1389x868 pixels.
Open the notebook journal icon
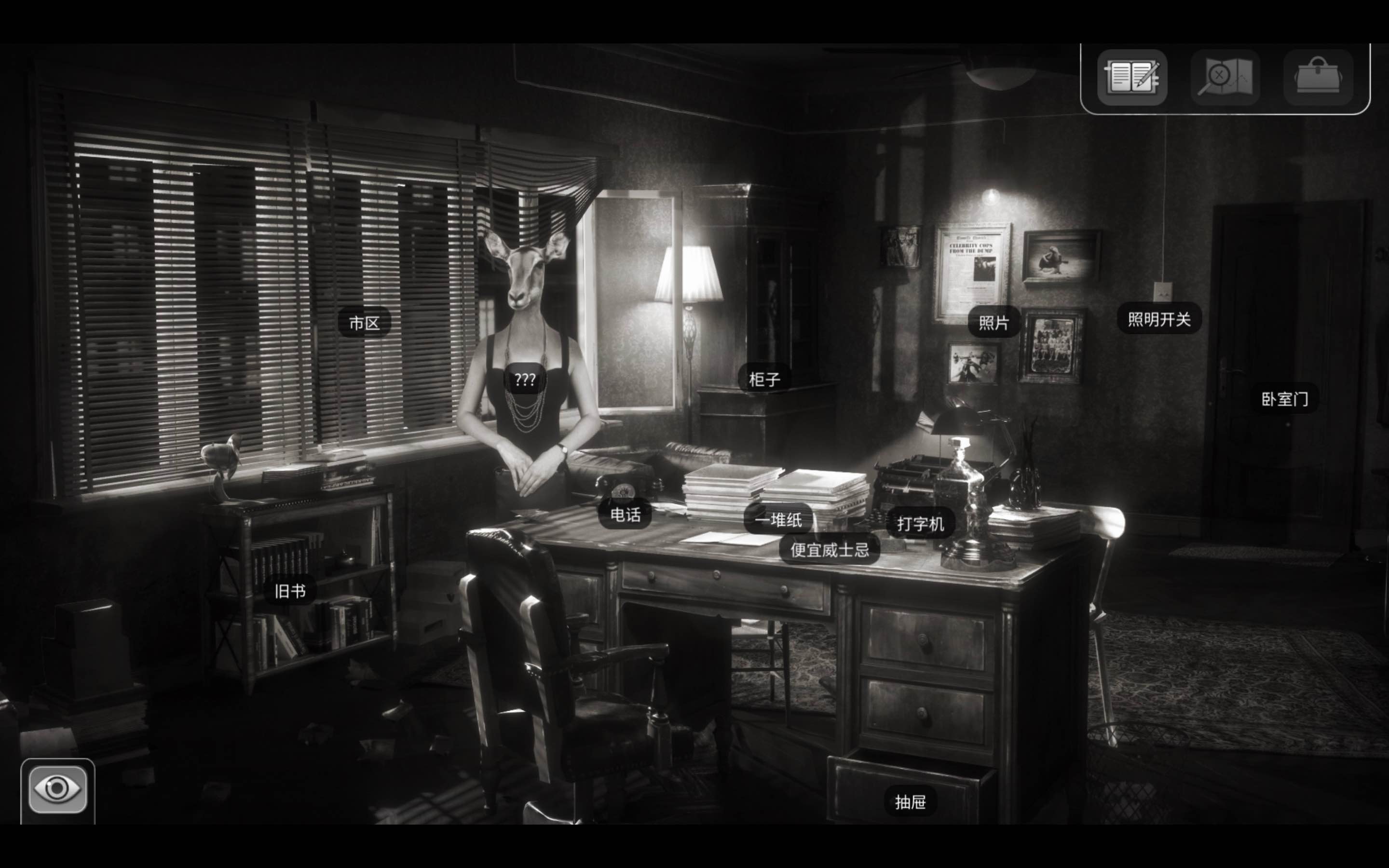pos(1132,78)
